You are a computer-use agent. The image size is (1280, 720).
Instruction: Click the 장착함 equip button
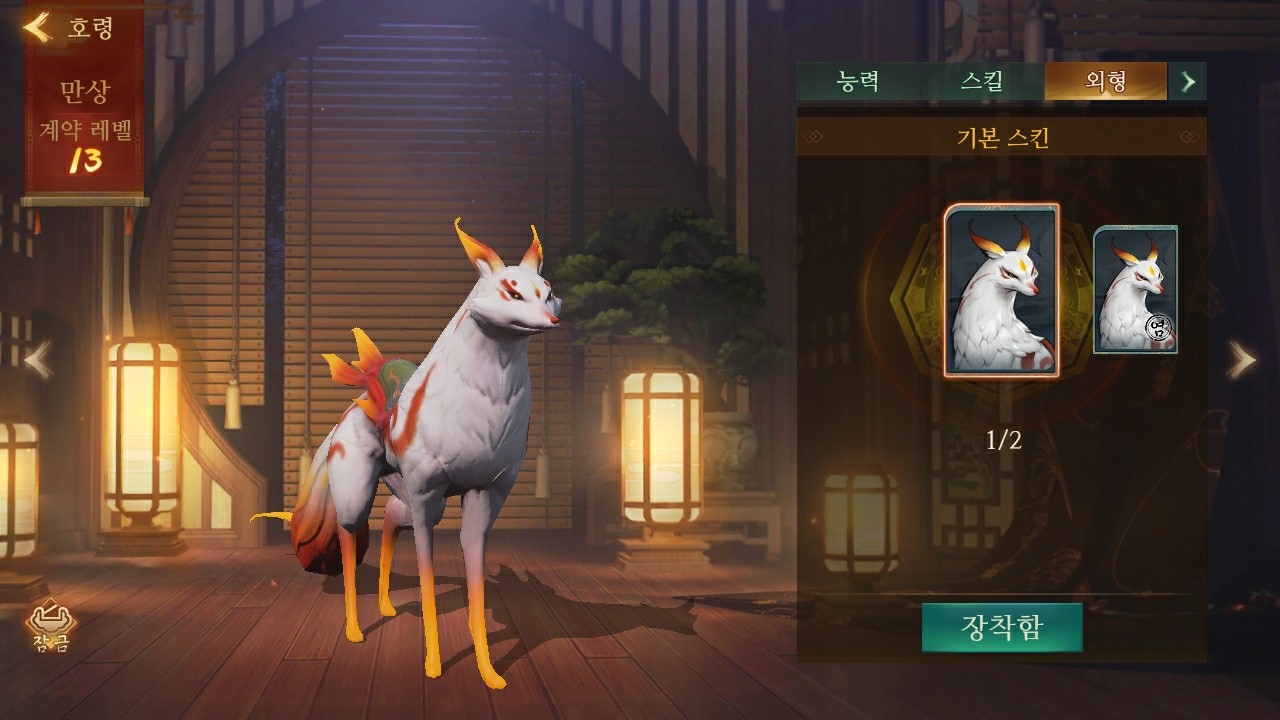1002,627
